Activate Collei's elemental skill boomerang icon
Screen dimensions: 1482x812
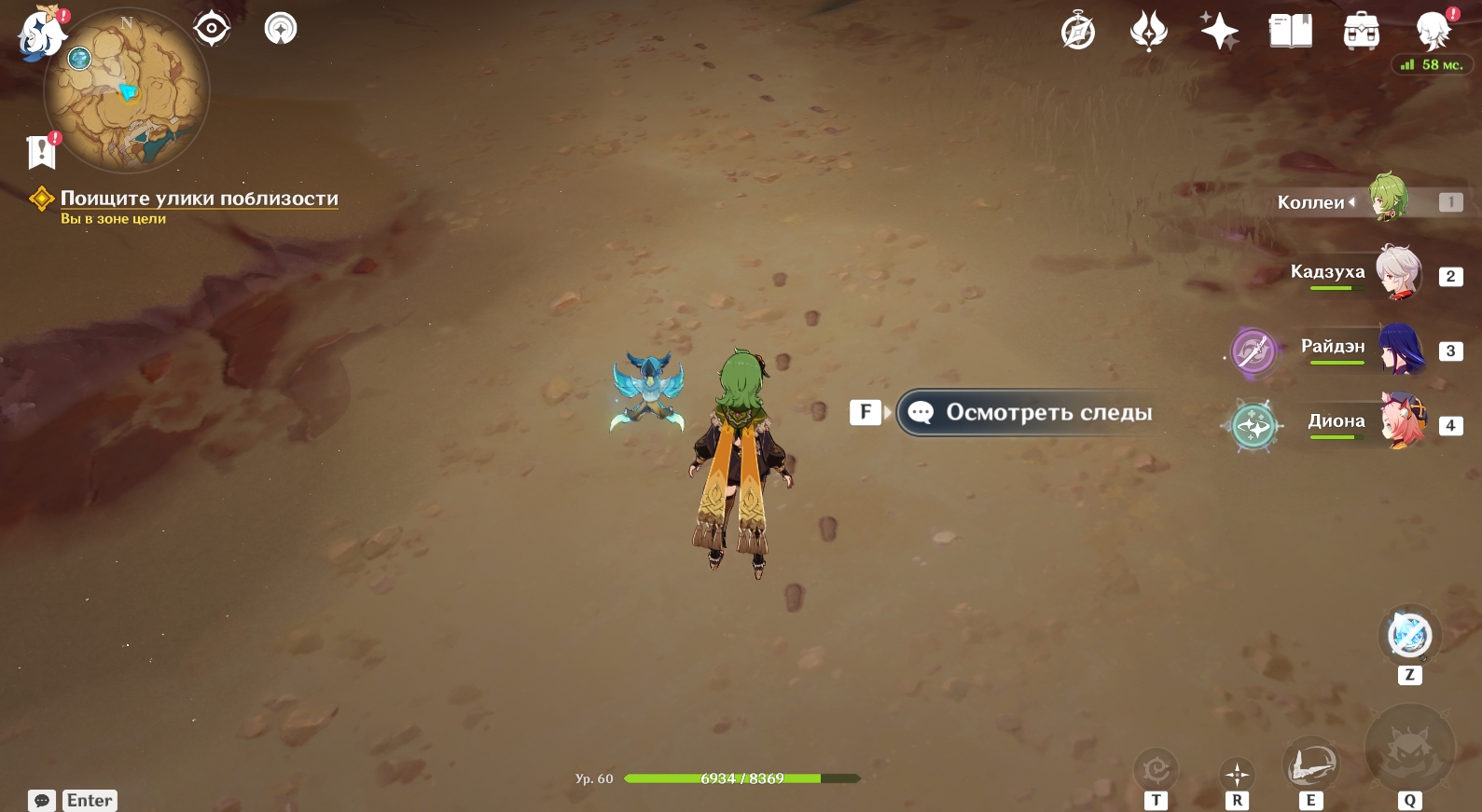tap(1310, 765)
